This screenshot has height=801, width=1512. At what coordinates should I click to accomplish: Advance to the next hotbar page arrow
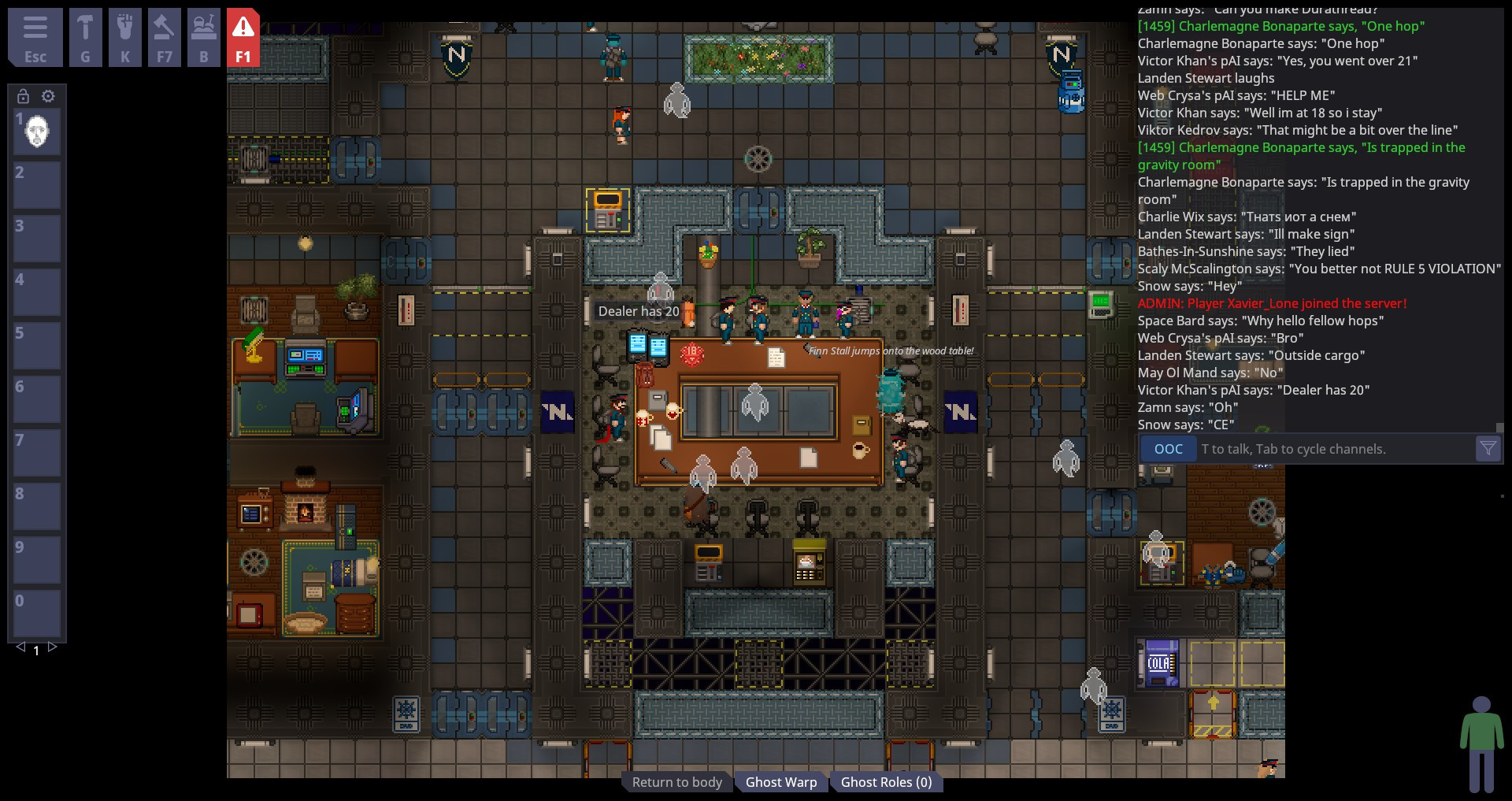52,647
